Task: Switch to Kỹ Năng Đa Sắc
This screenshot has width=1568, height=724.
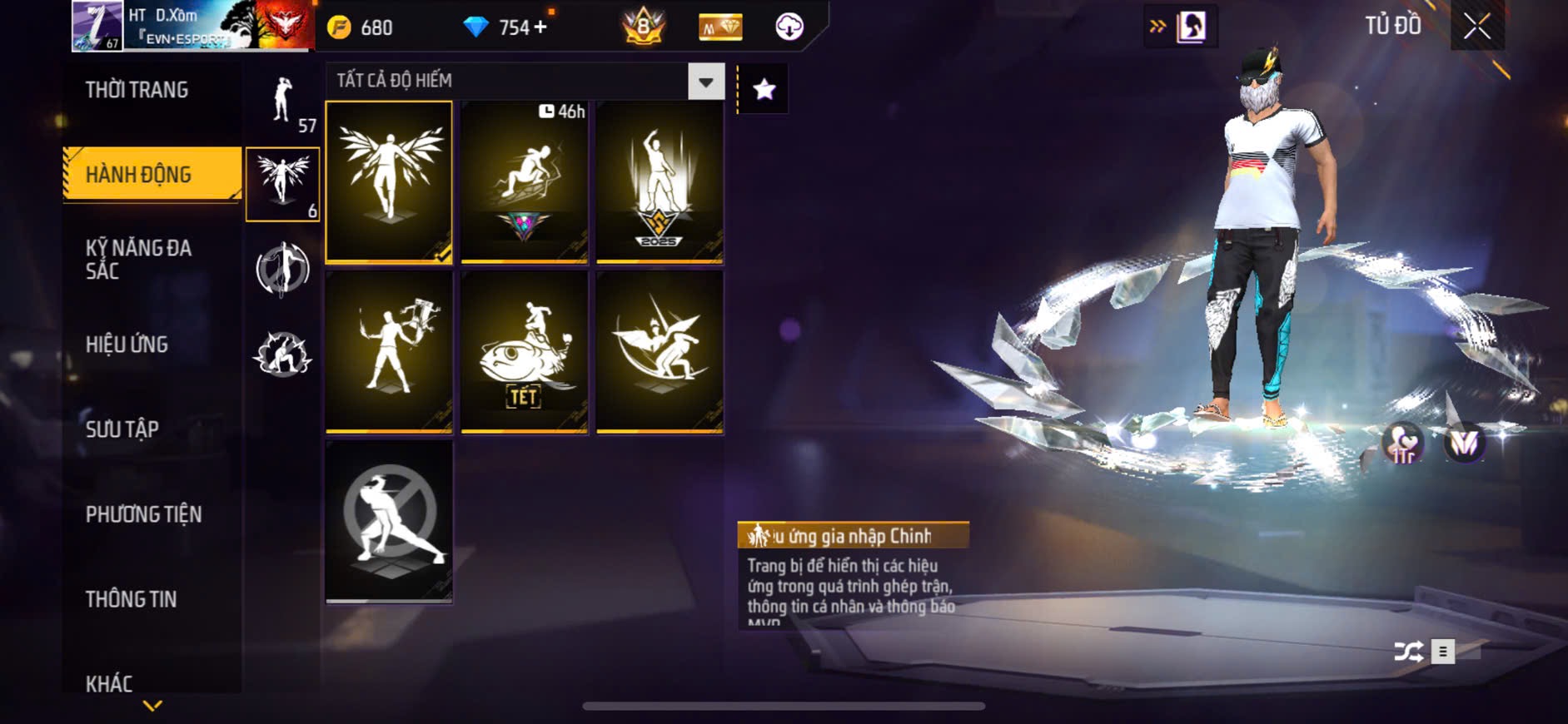Action: (138, 259)
